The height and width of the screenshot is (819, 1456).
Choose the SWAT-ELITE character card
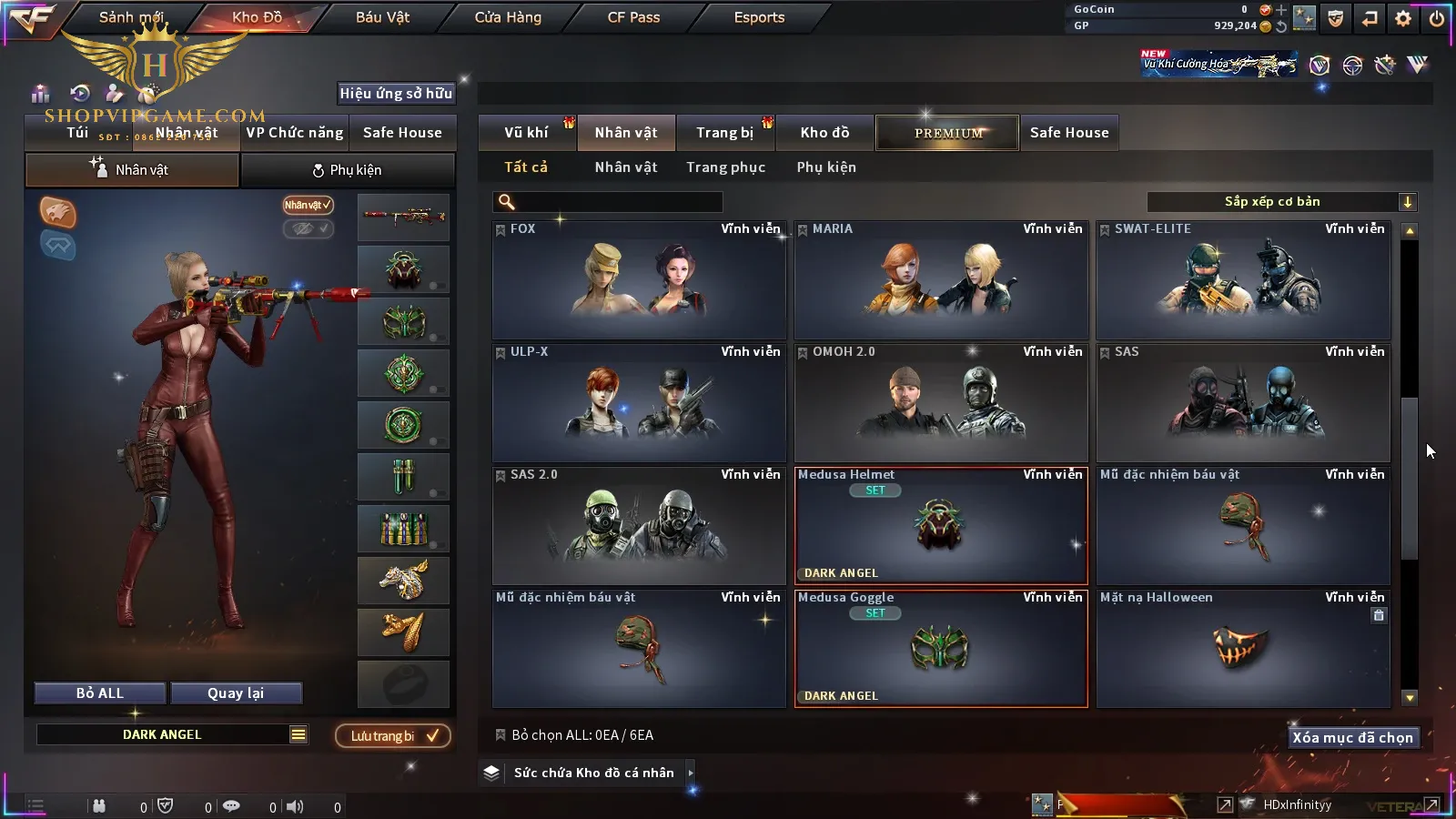[x=1243, y=280]
